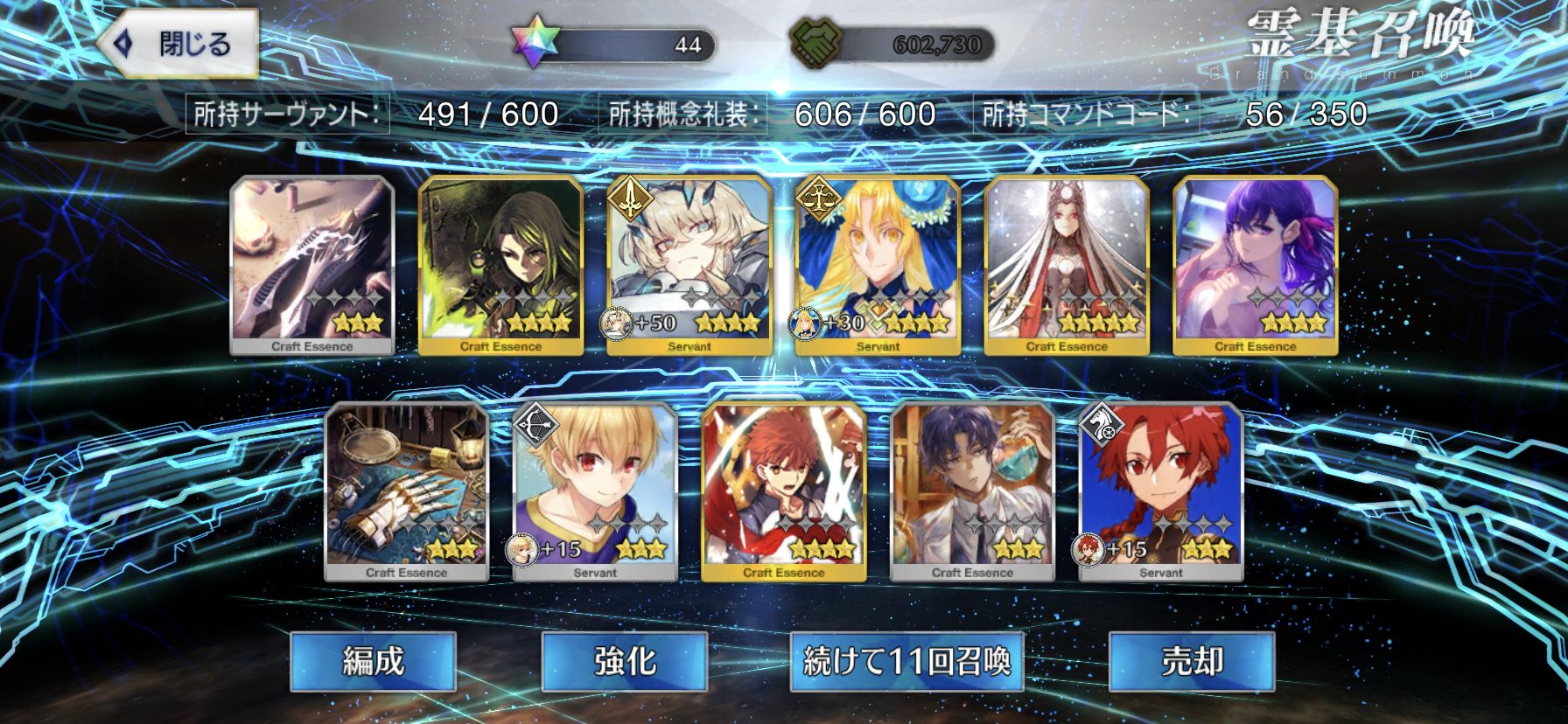
Task: Select the golden gauntlet Craft Essence card
Action: (407, 491)
